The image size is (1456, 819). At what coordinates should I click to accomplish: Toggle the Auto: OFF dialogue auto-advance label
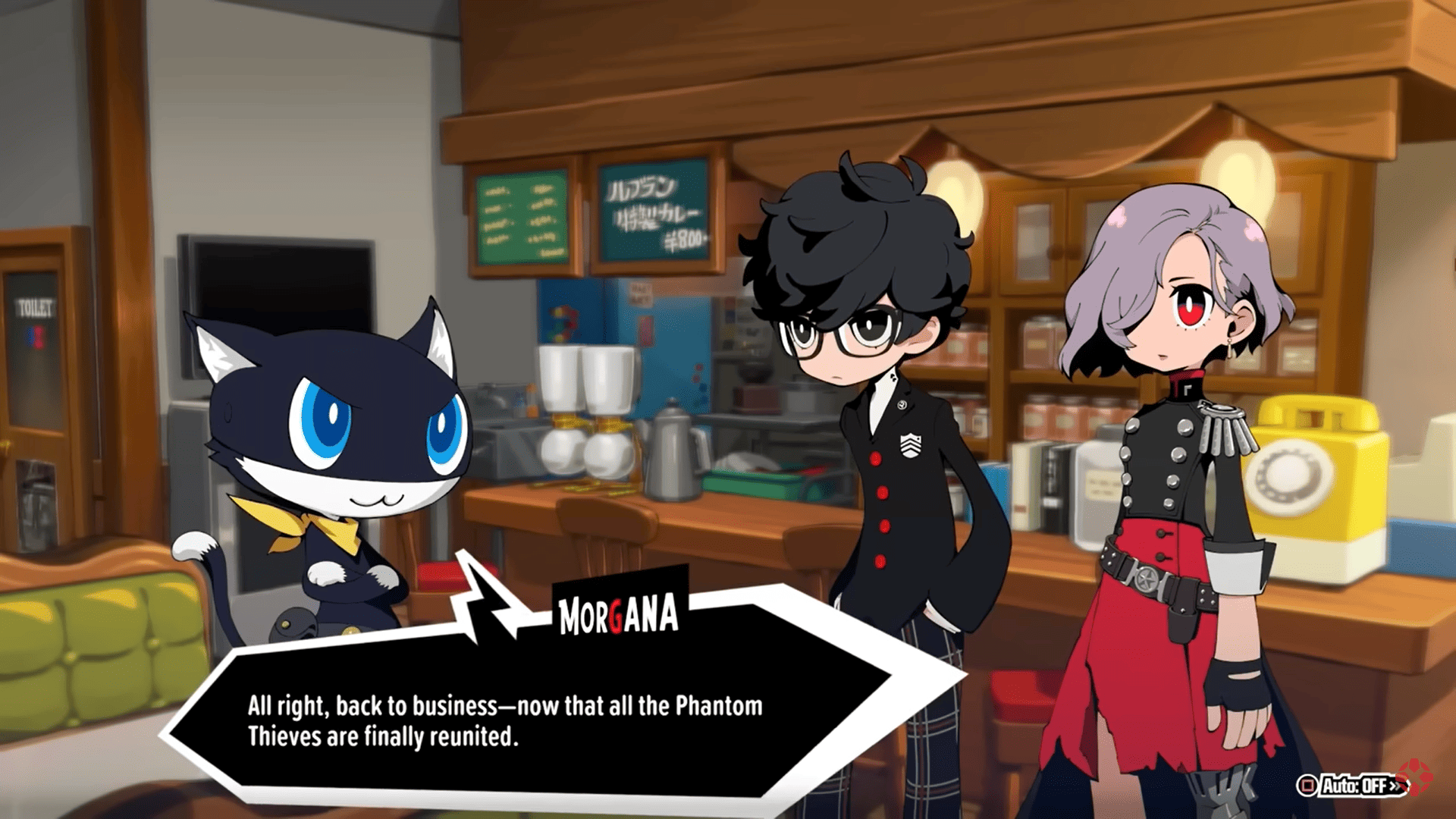pos(1354,786)
